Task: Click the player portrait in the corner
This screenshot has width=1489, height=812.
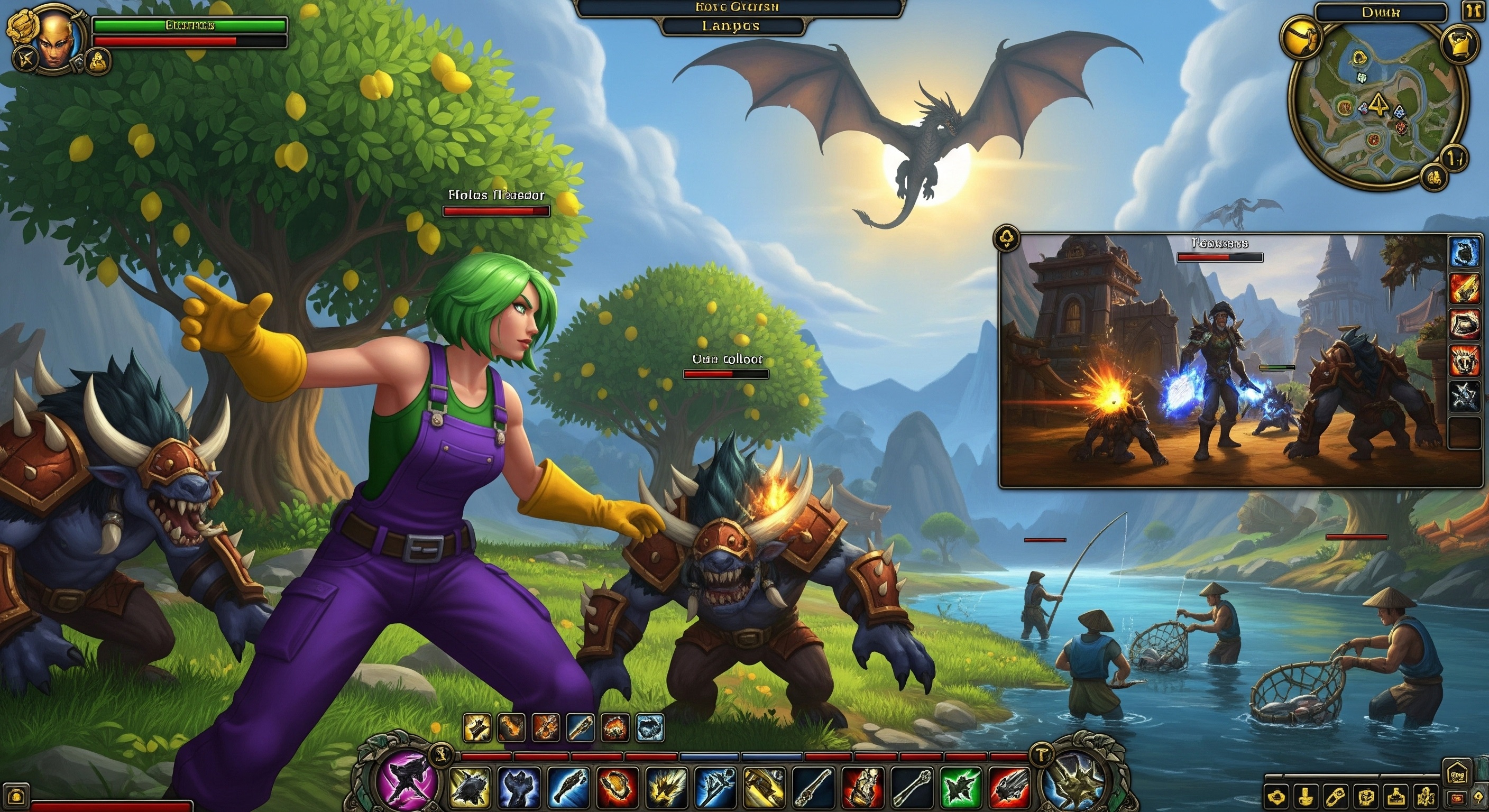Action: (x=56, y=38)
